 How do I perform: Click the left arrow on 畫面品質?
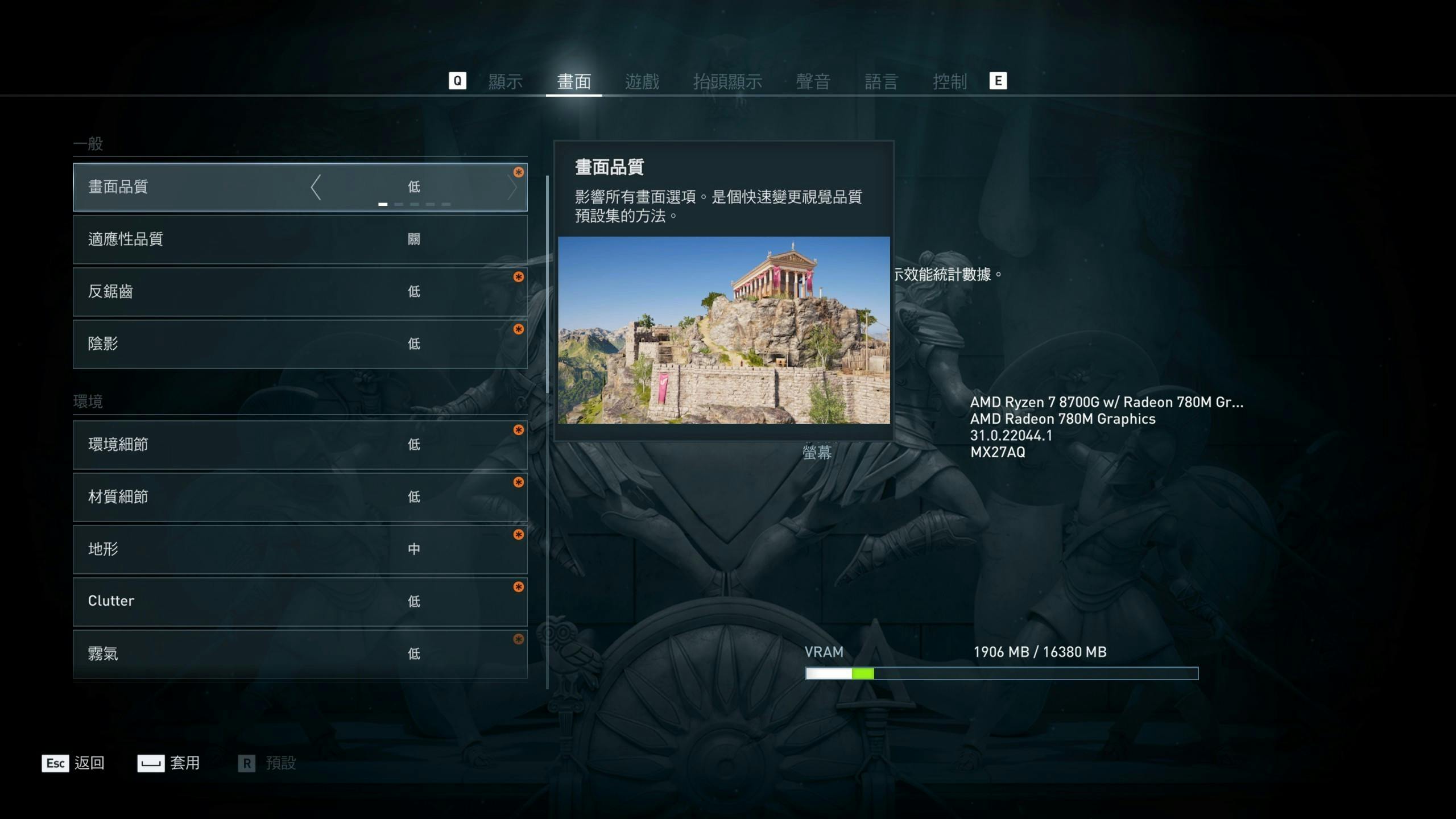[x=316, y=187]
